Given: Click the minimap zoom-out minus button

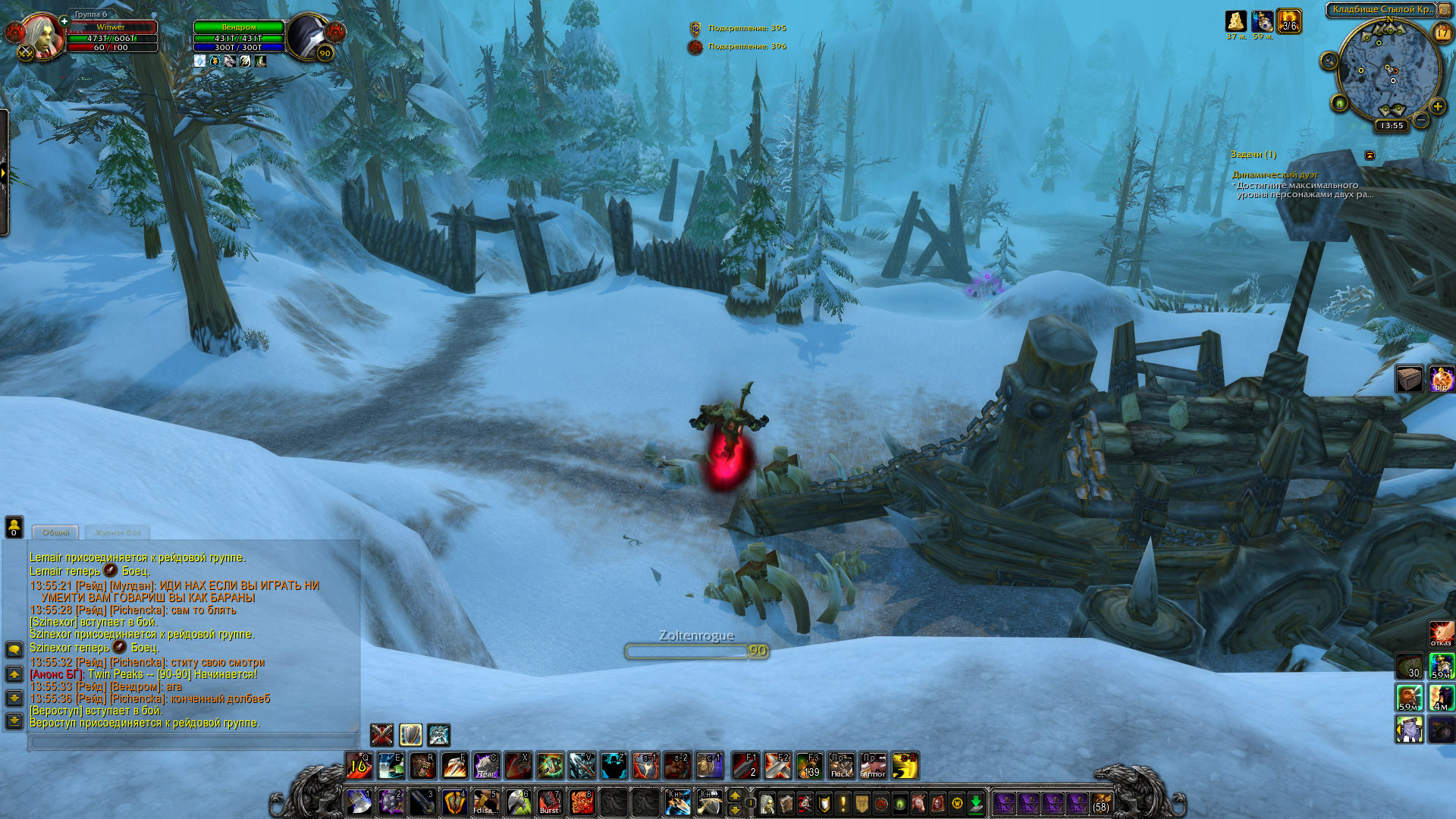Looking at the screenshot, I should click(1421, 121).
